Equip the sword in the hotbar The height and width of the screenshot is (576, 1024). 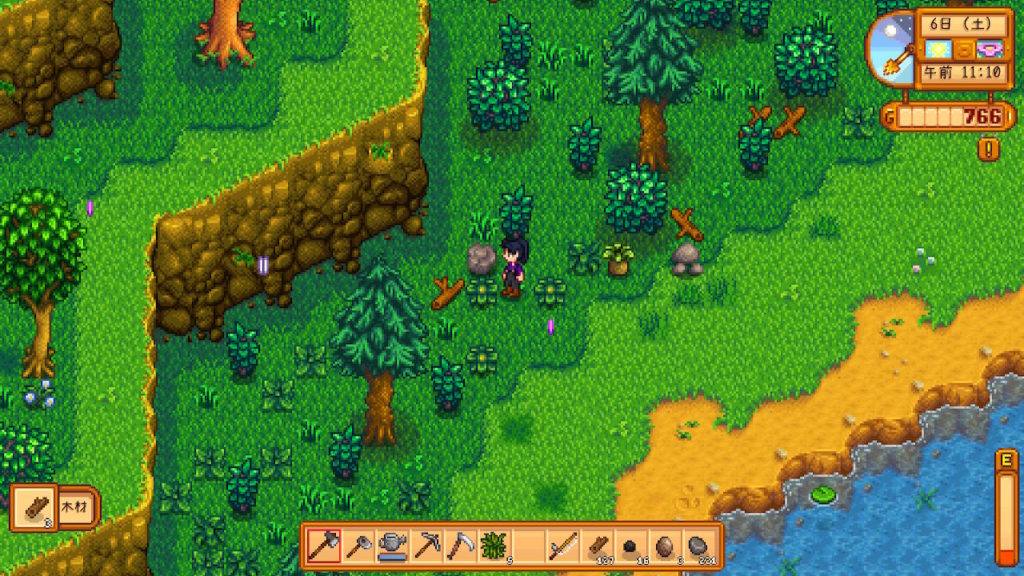tap(562, 546)
